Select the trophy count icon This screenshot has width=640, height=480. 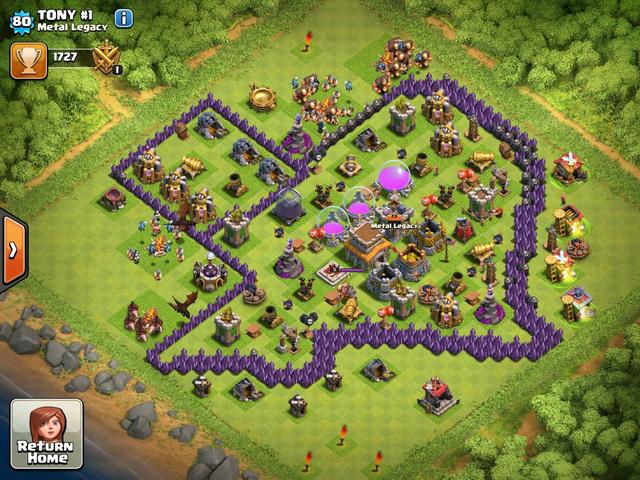pyautogui.click(x=27, y=60)
